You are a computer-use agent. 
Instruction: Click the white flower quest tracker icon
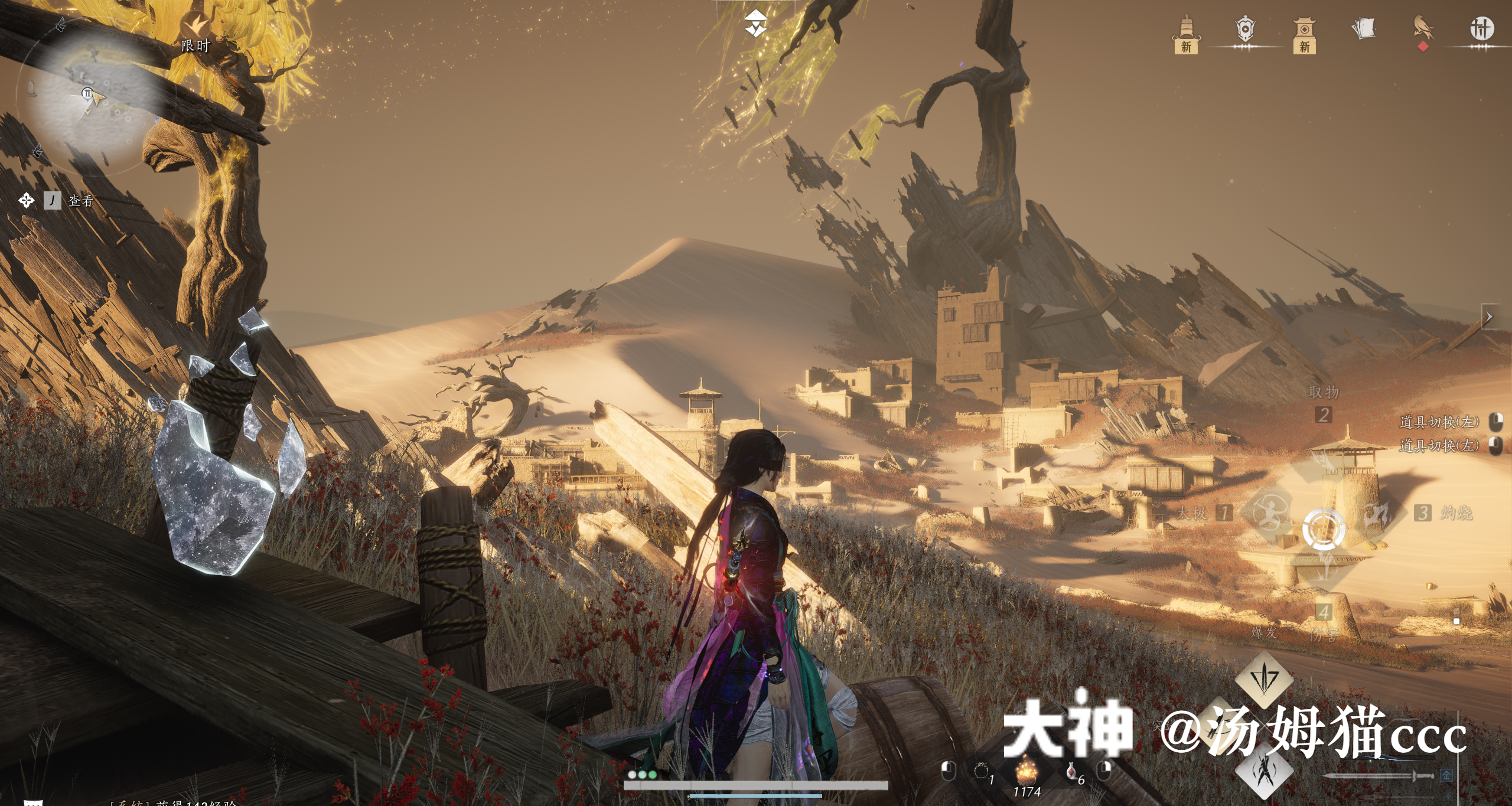point(26,201)
